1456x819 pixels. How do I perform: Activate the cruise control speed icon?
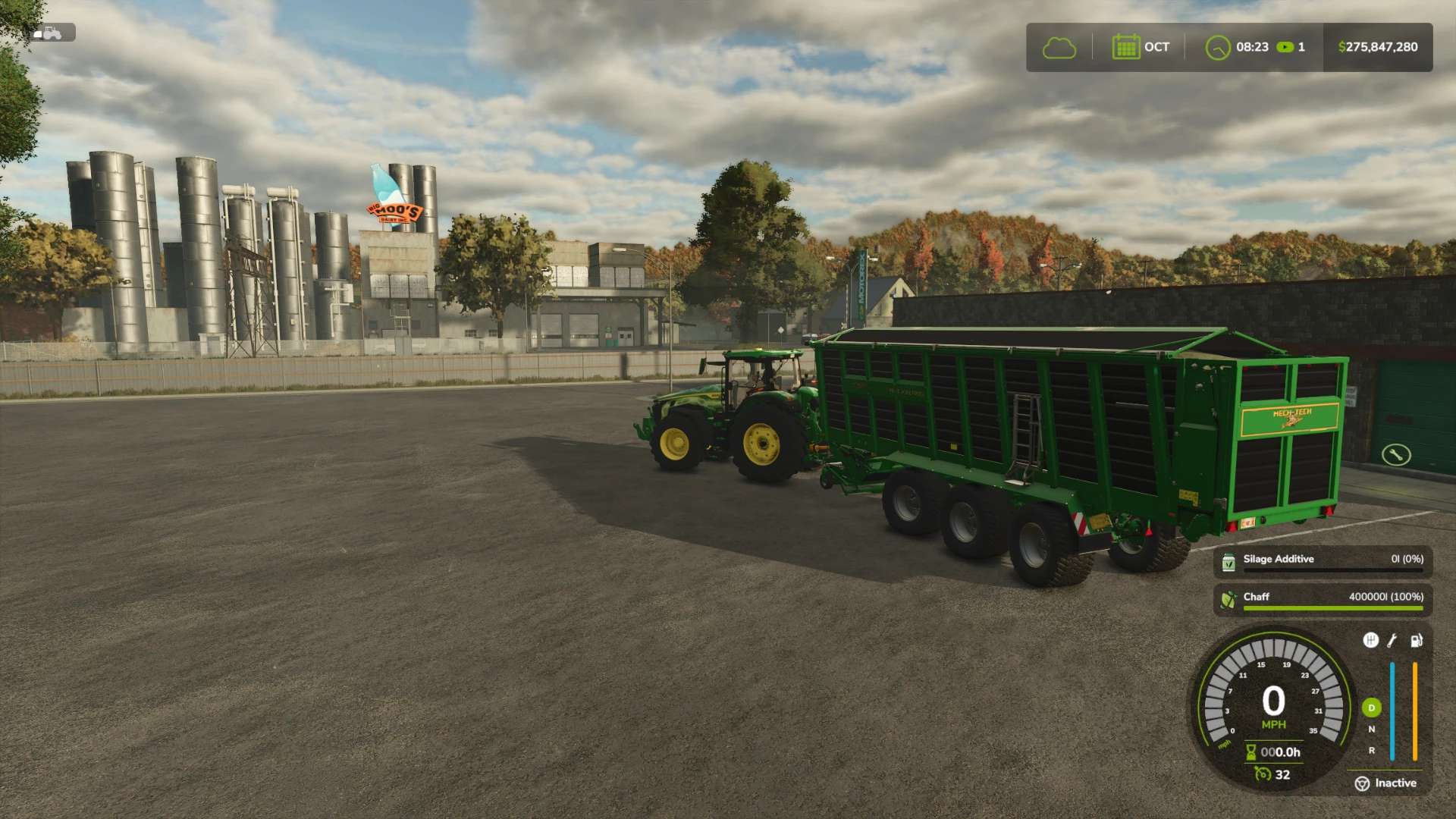1263,774
